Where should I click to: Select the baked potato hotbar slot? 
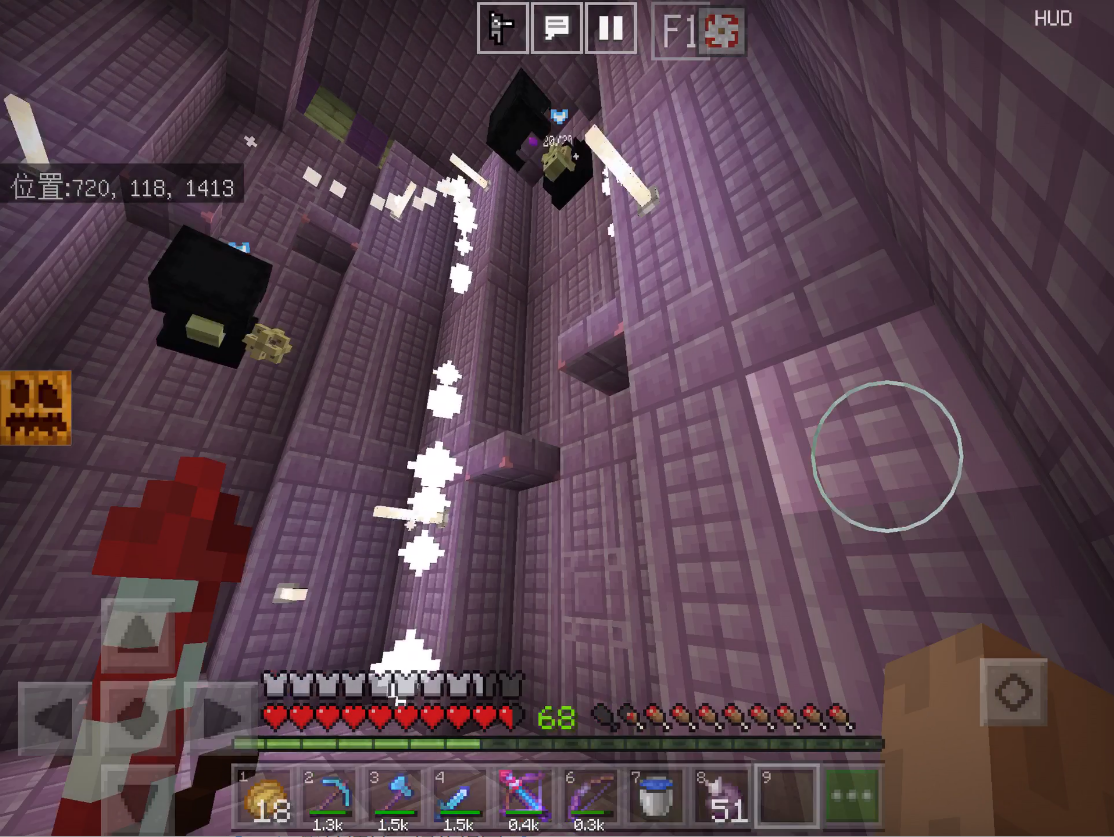point(265,797)
